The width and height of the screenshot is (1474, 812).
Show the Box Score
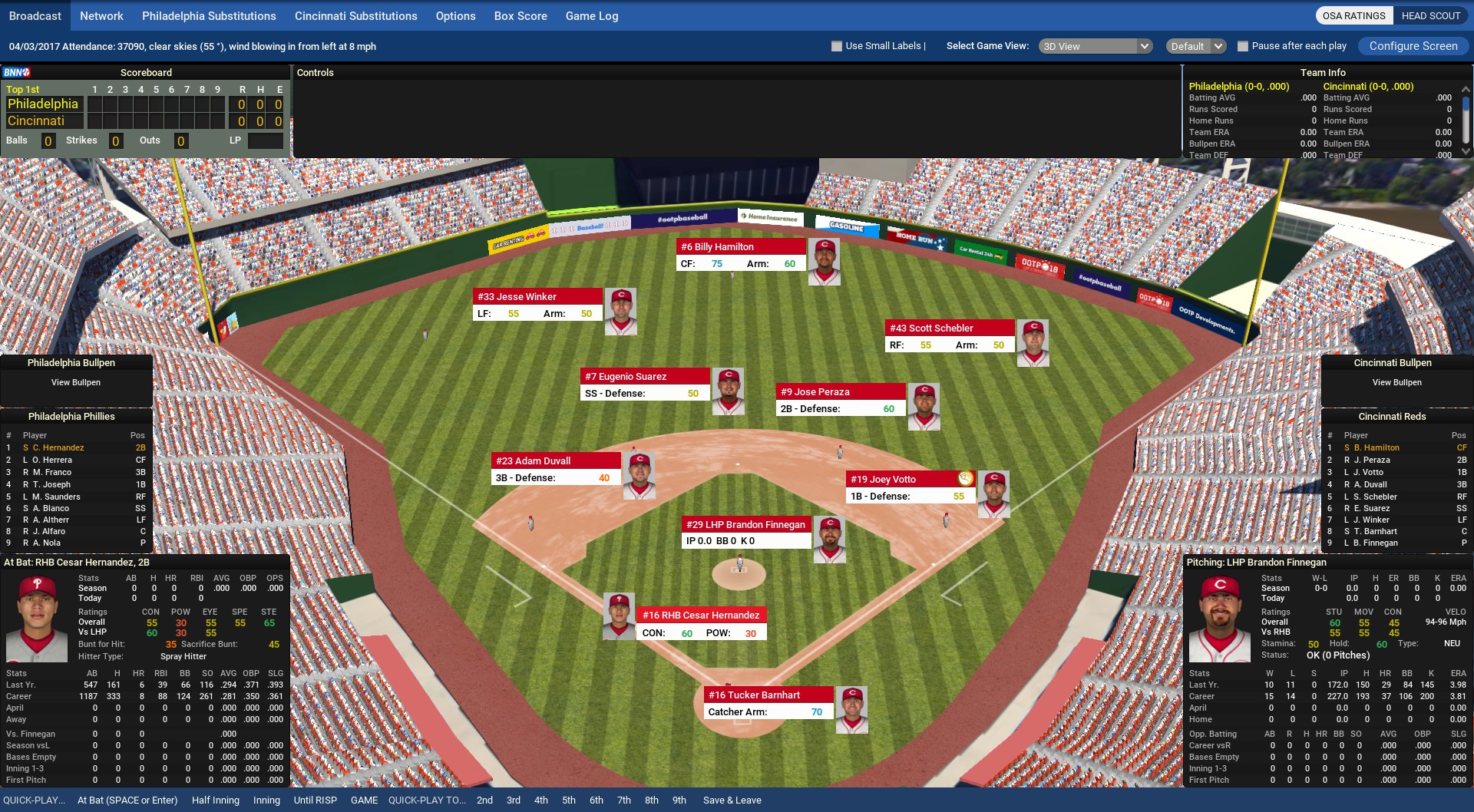point(521,16)
